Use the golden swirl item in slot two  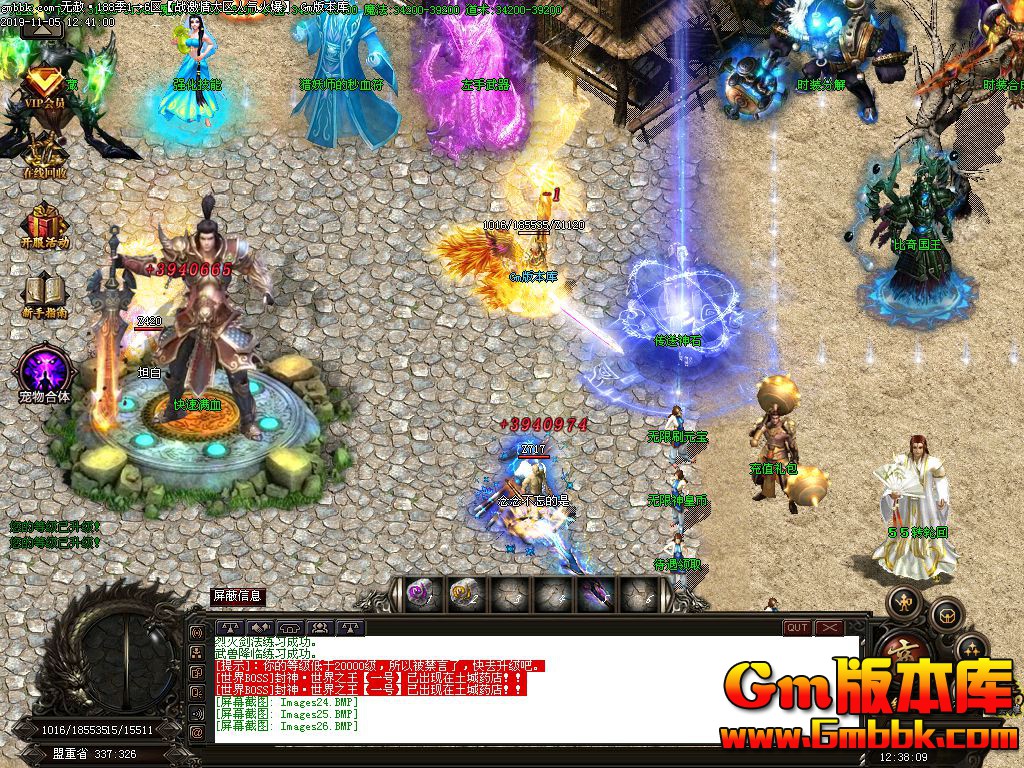[464, 594]
